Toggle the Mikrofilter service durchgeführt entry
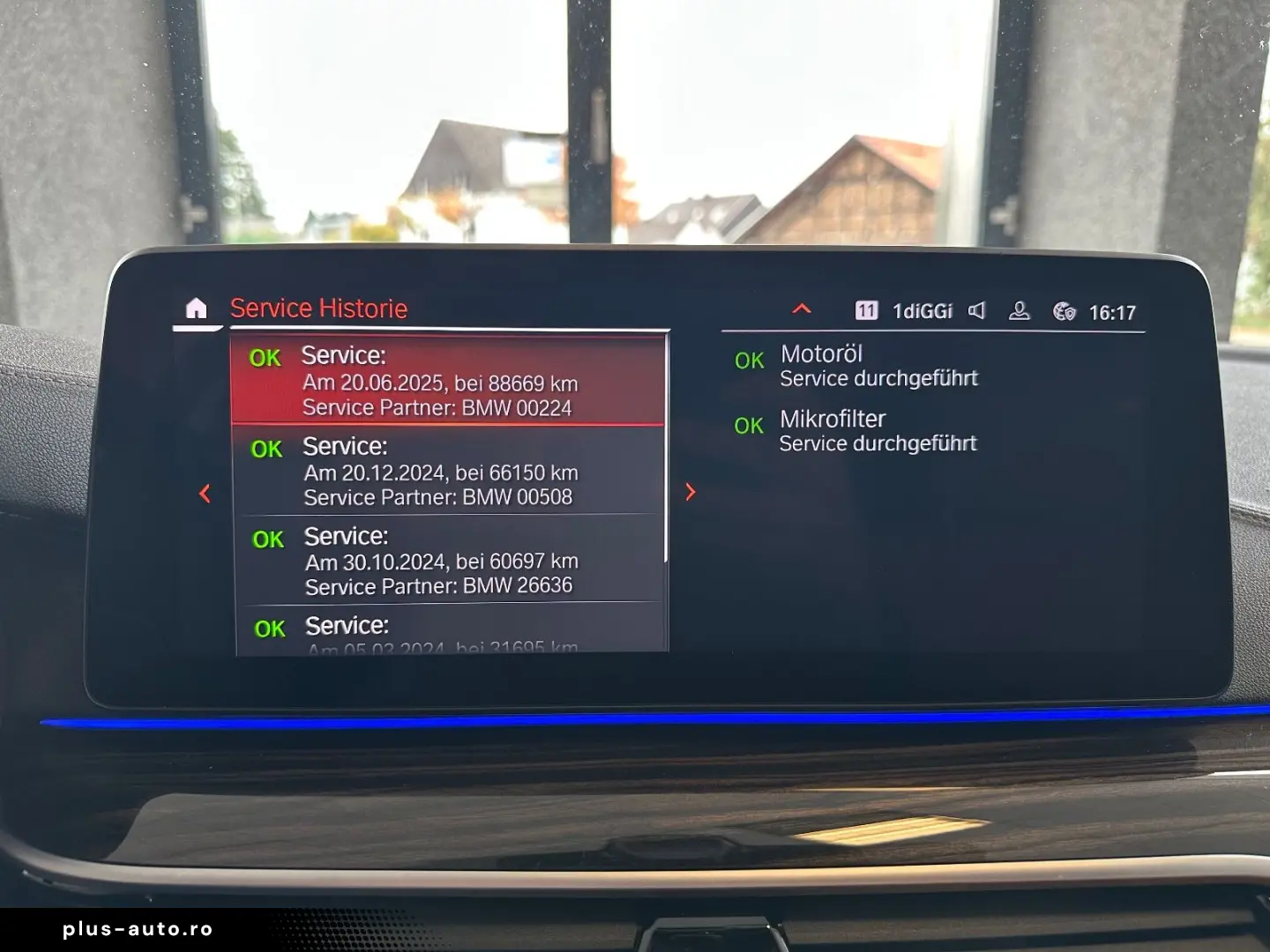This screenshot has height=952, width=1270. click(x=878, y=430)
